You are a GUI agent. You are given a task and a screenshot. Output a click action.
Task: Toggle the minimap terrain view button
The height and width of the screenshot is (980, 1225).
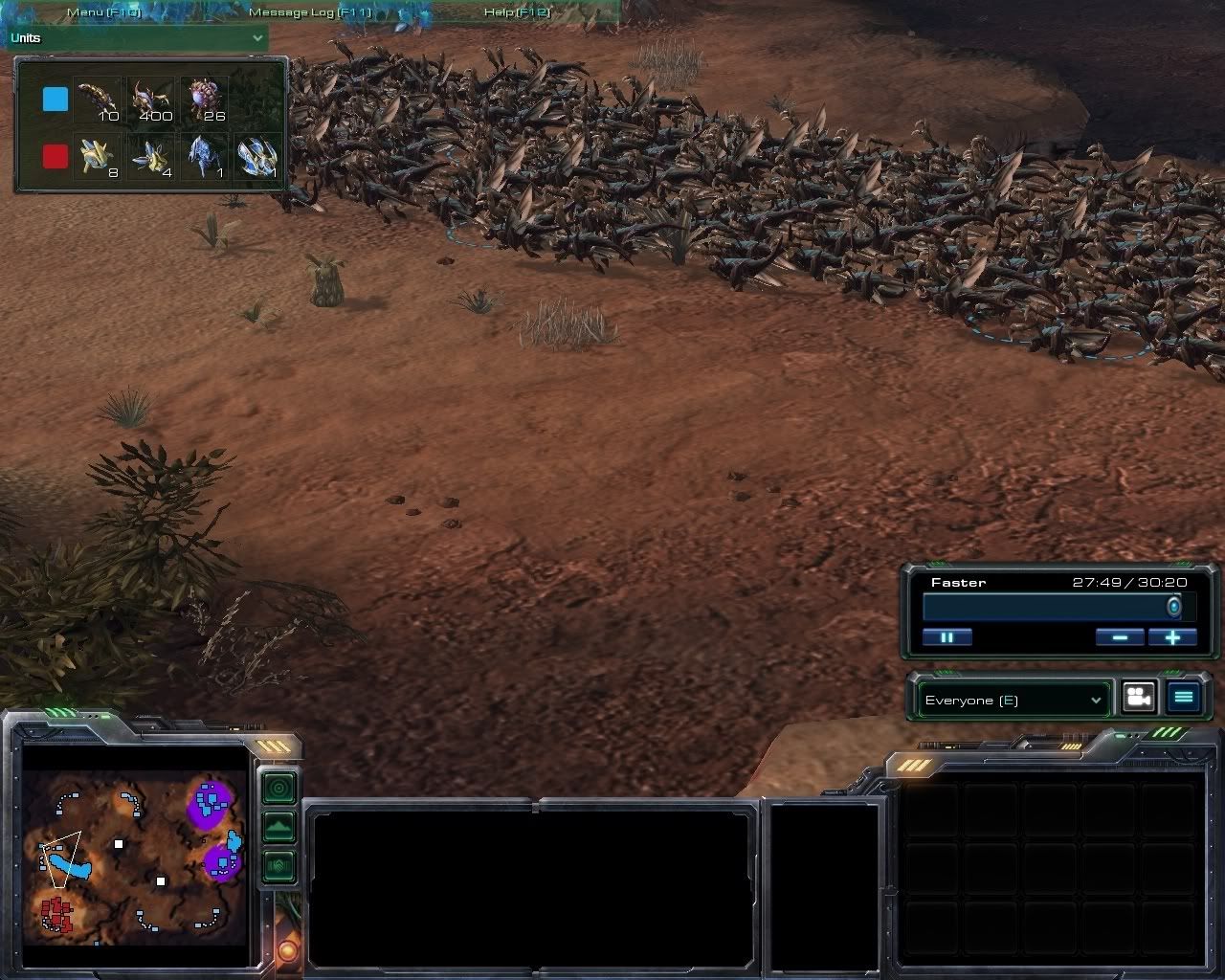pos(278,827)
